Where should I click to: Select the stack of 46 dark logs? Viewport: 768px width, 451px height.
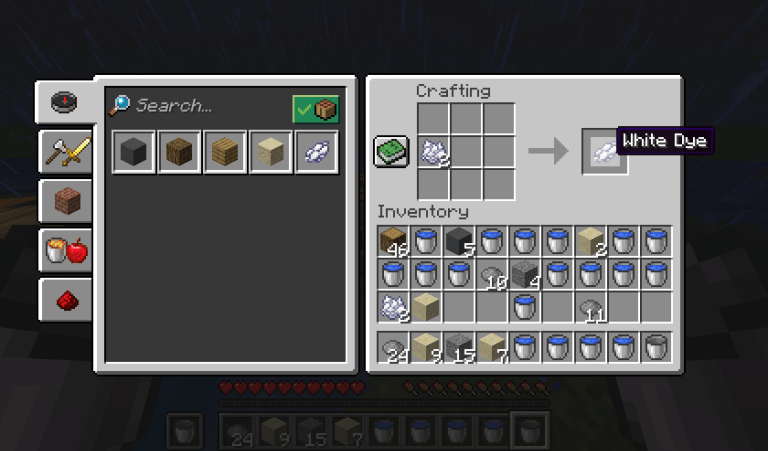coord(394,241)
